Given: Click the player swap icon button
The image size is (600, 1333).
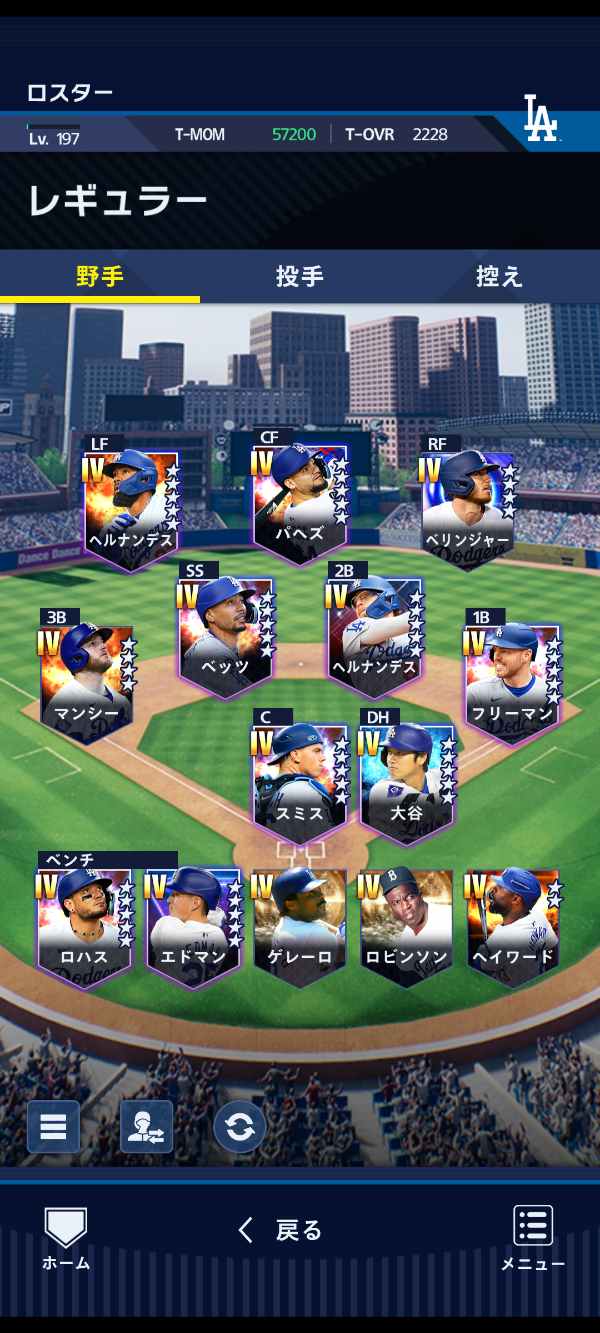Looking at the screenshot, I should coord(146,1127).
